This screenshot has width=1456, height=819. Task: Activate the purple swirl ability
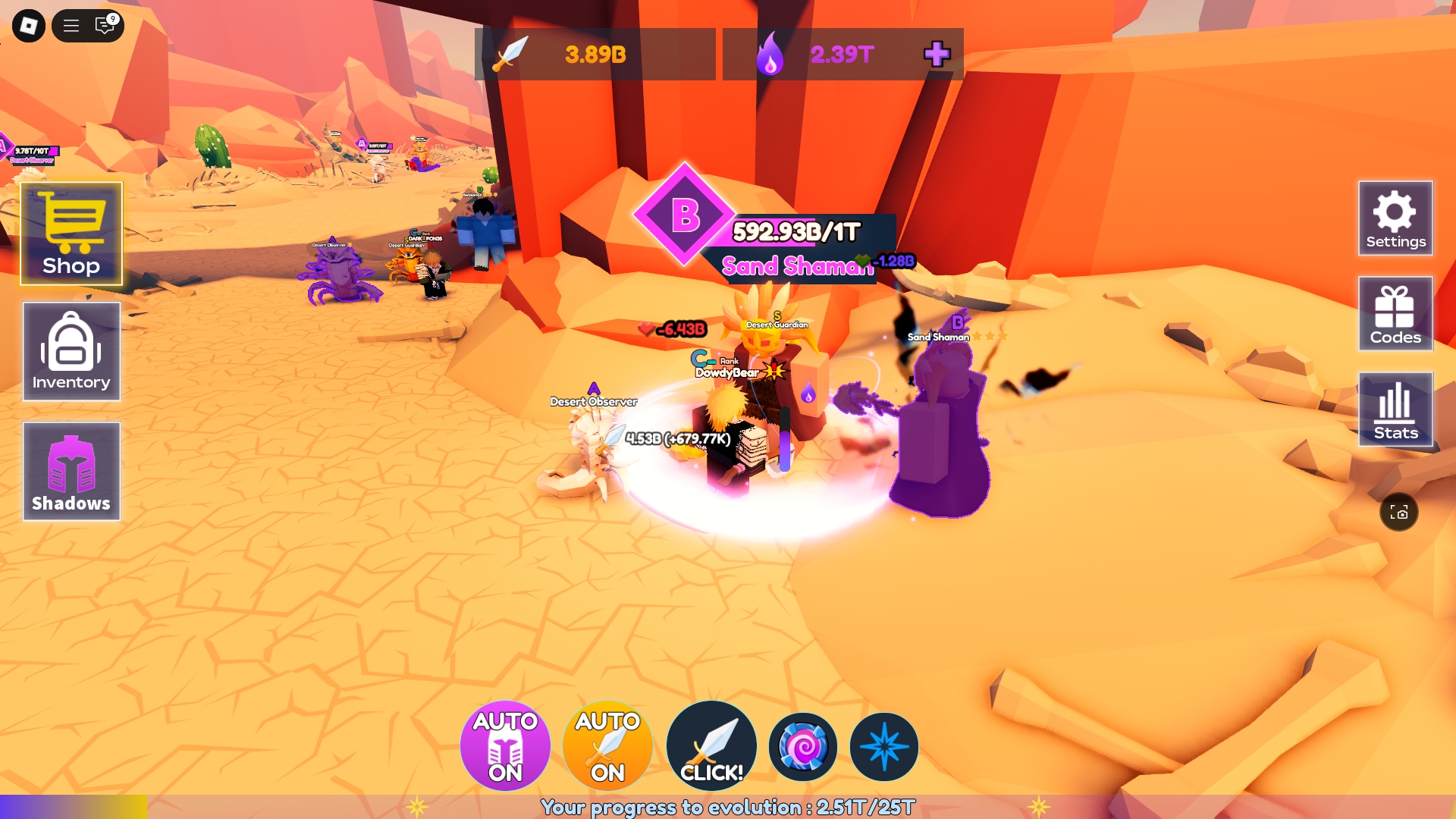coord(803,747)
